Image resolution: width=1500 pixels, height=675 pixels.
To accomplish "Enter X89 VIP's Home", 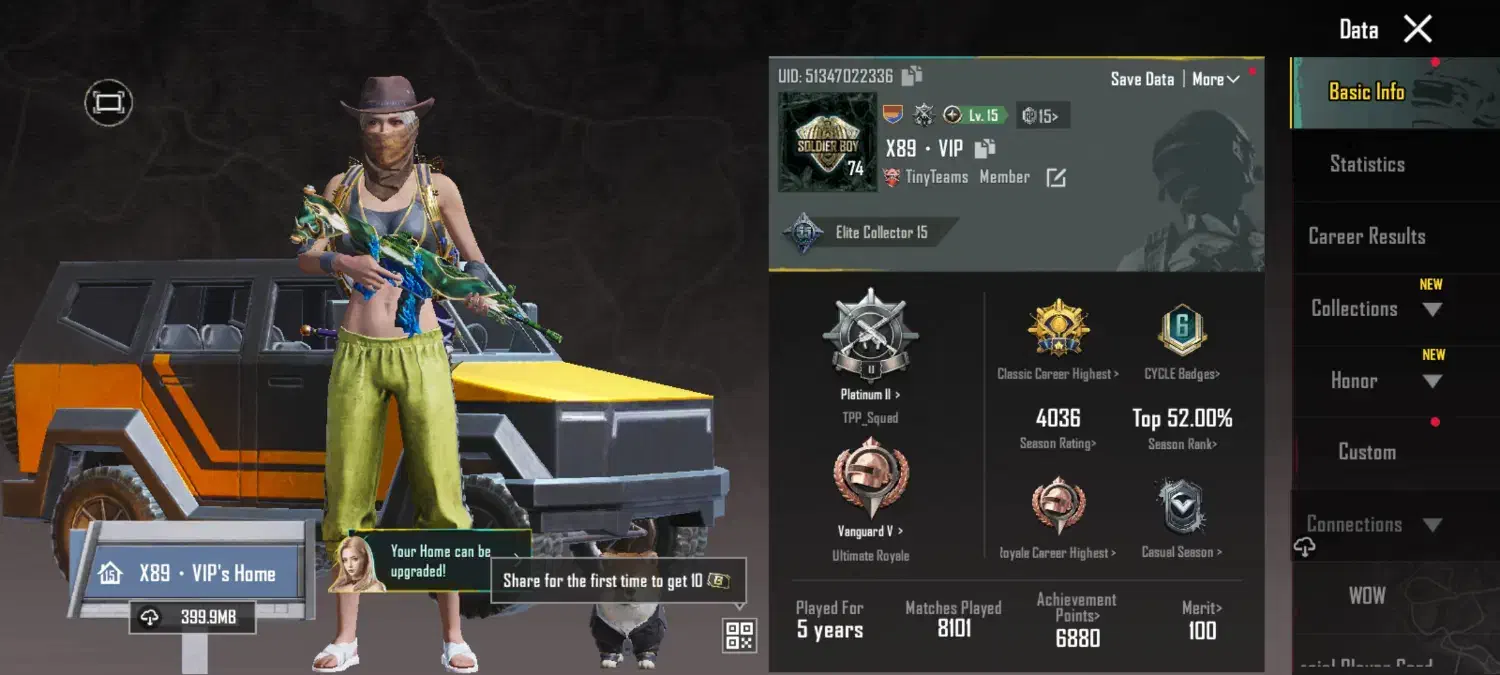I will tap(190, 573).
